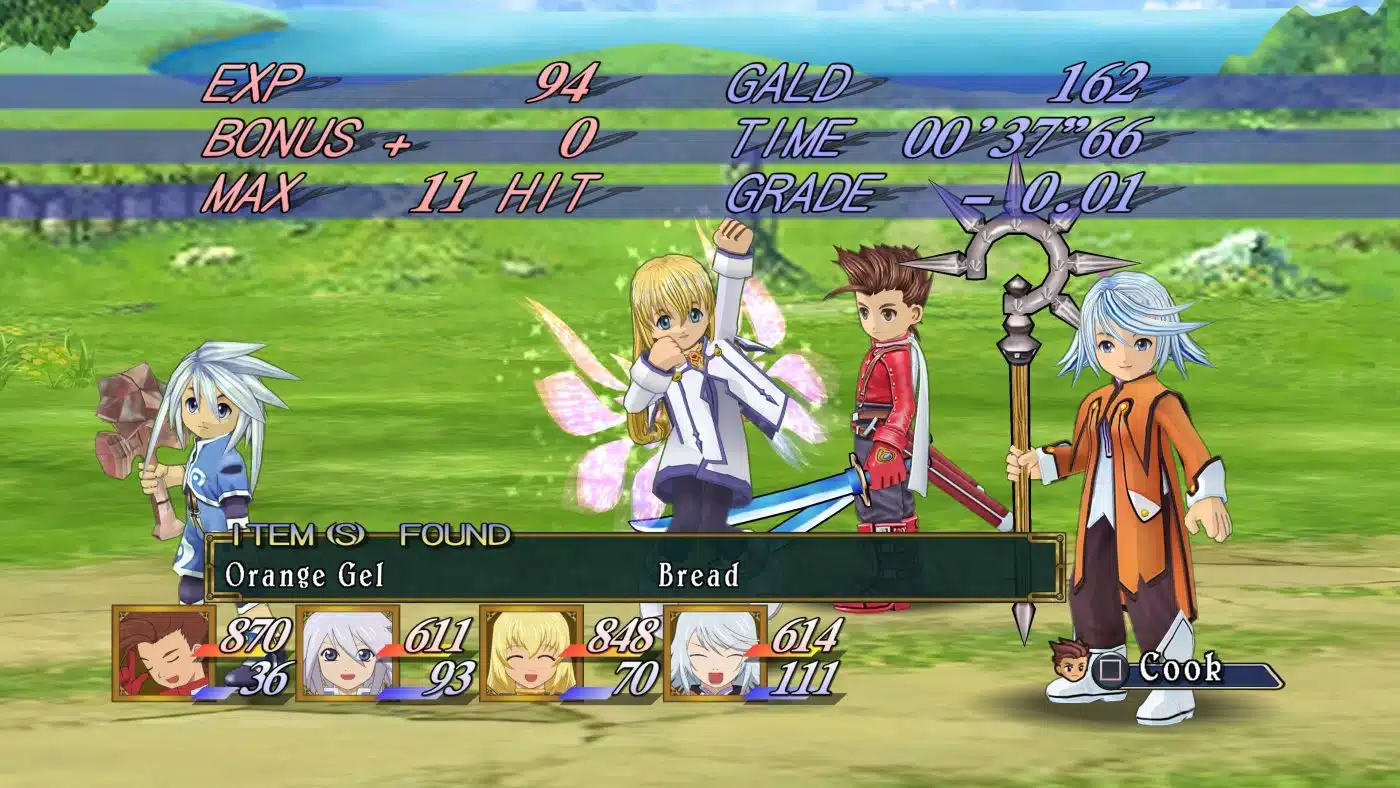Pick Raine's portrait beside the 614 HP
Viewport: 1400px width, 788px height.
(715, 652)
